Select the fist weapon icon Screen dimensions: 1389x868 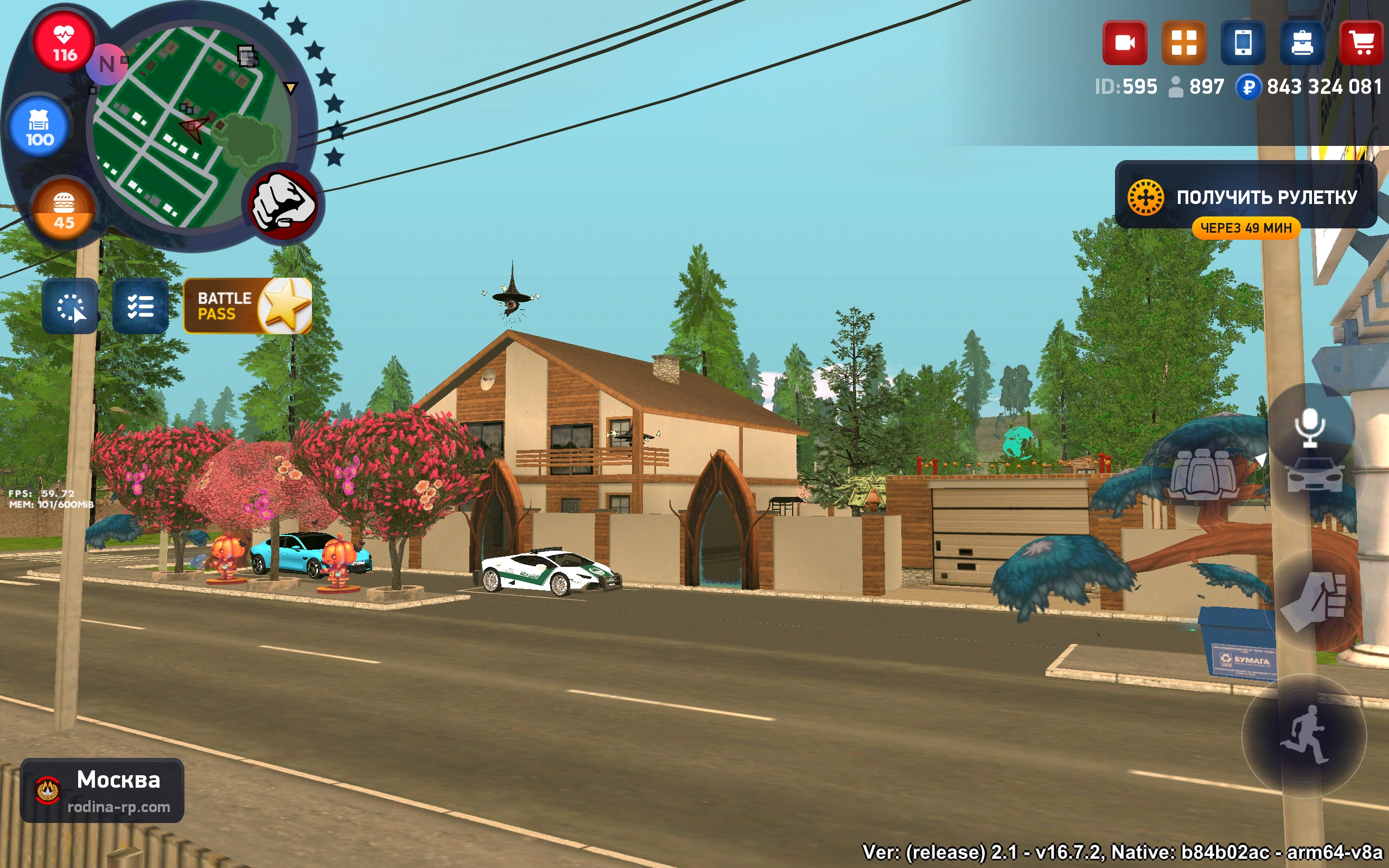283,206
